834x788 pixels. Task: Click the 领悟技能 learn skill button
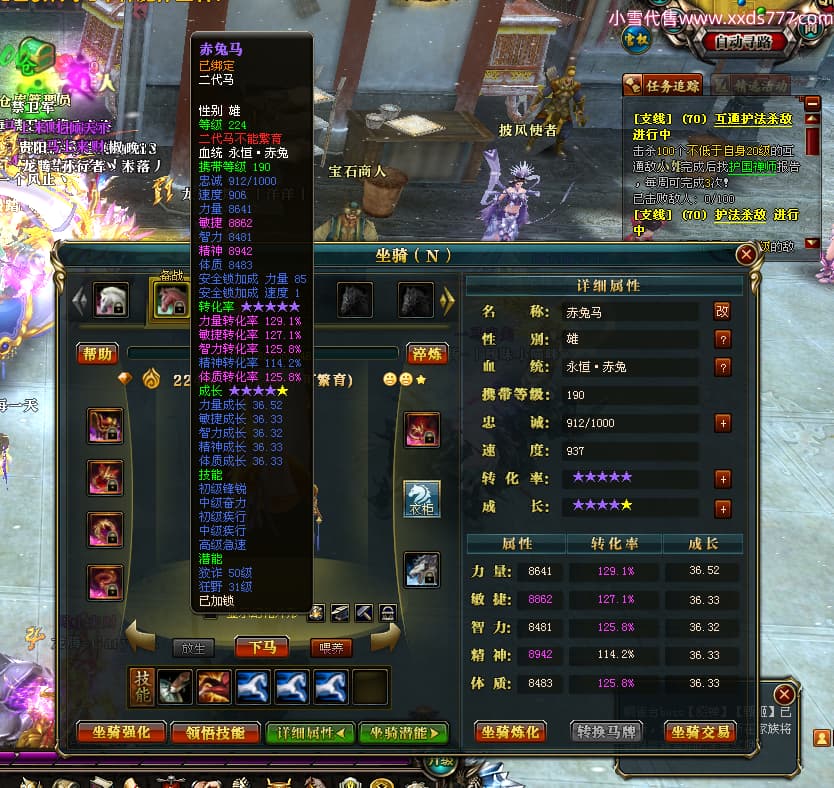215,733
